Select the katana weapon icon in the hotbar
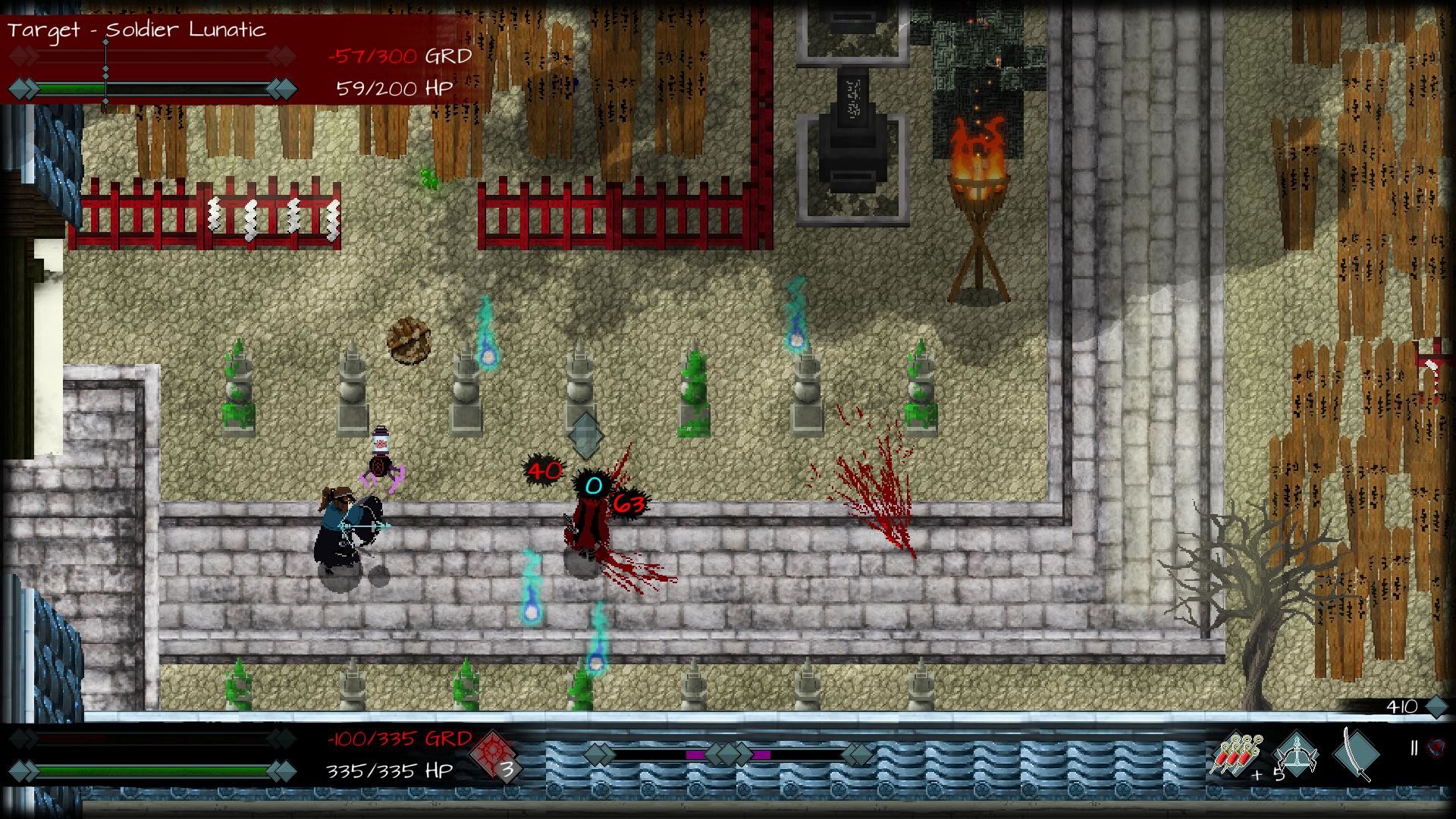Screen dimensions: 1456x819 click(x=1357, y=756)
